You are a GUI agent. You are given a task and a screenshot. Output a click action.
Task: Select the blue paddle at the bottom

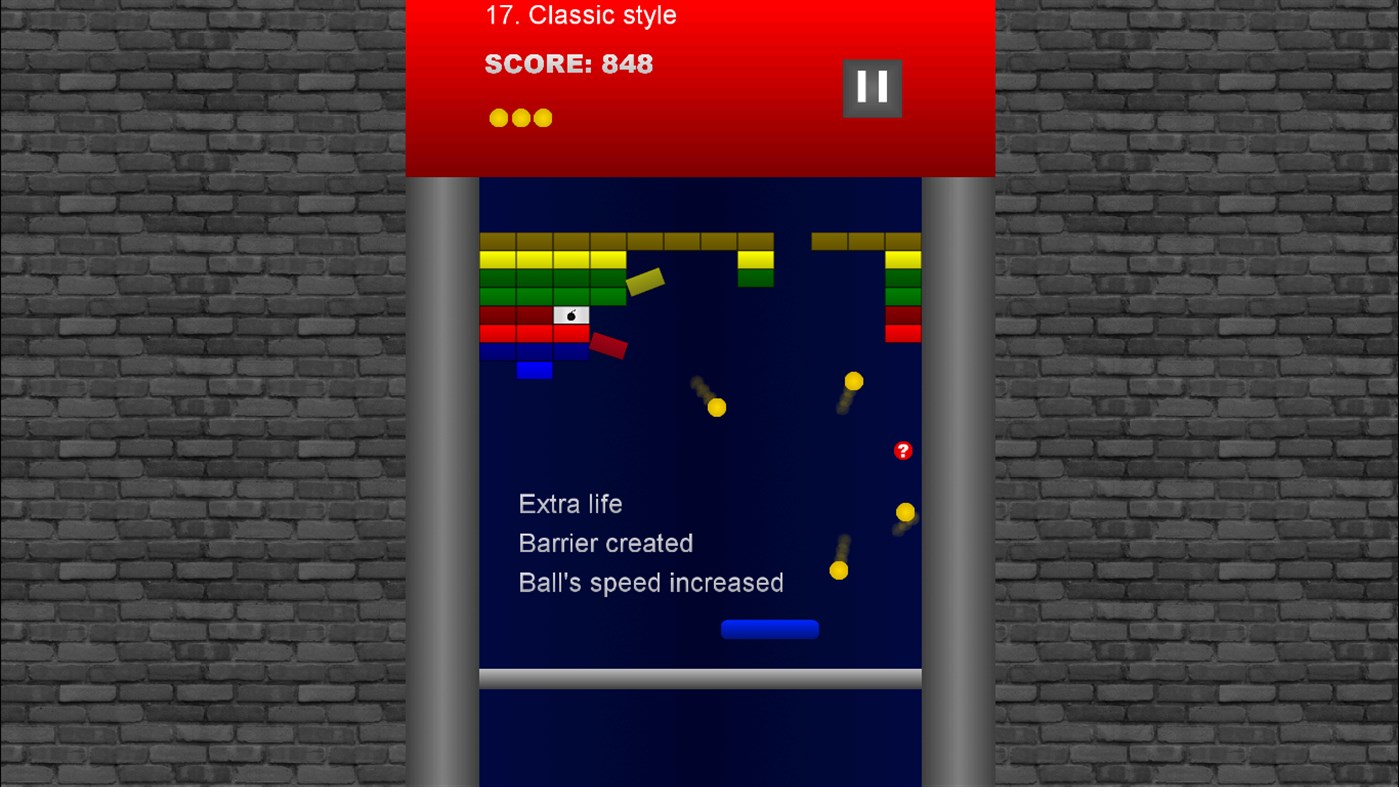[x=770, y=628]
